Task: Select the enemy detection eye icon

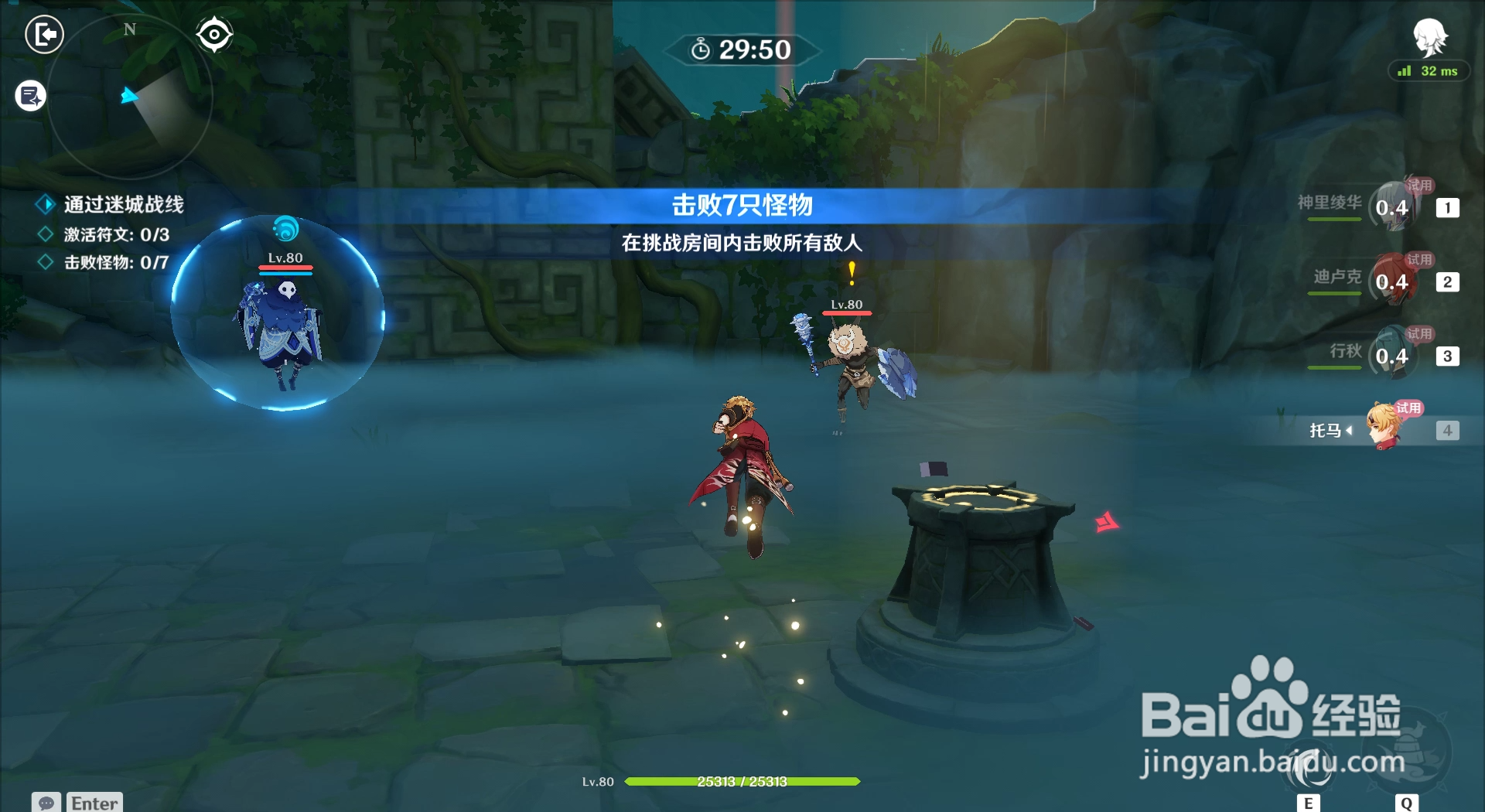Action: [x=215, y=32]
